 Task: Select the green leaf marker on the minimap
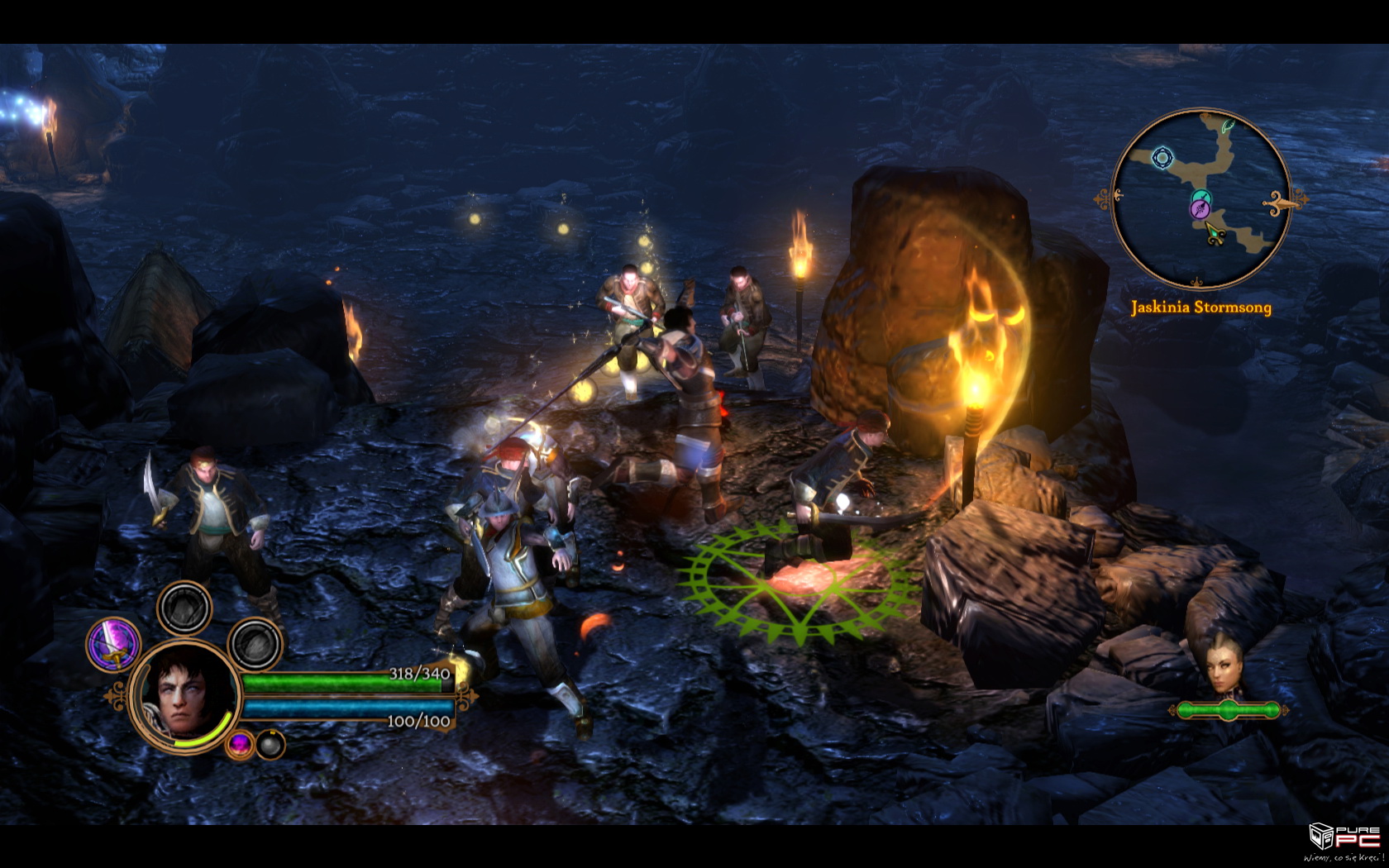pyautogui.click(x=1229, y=126)
